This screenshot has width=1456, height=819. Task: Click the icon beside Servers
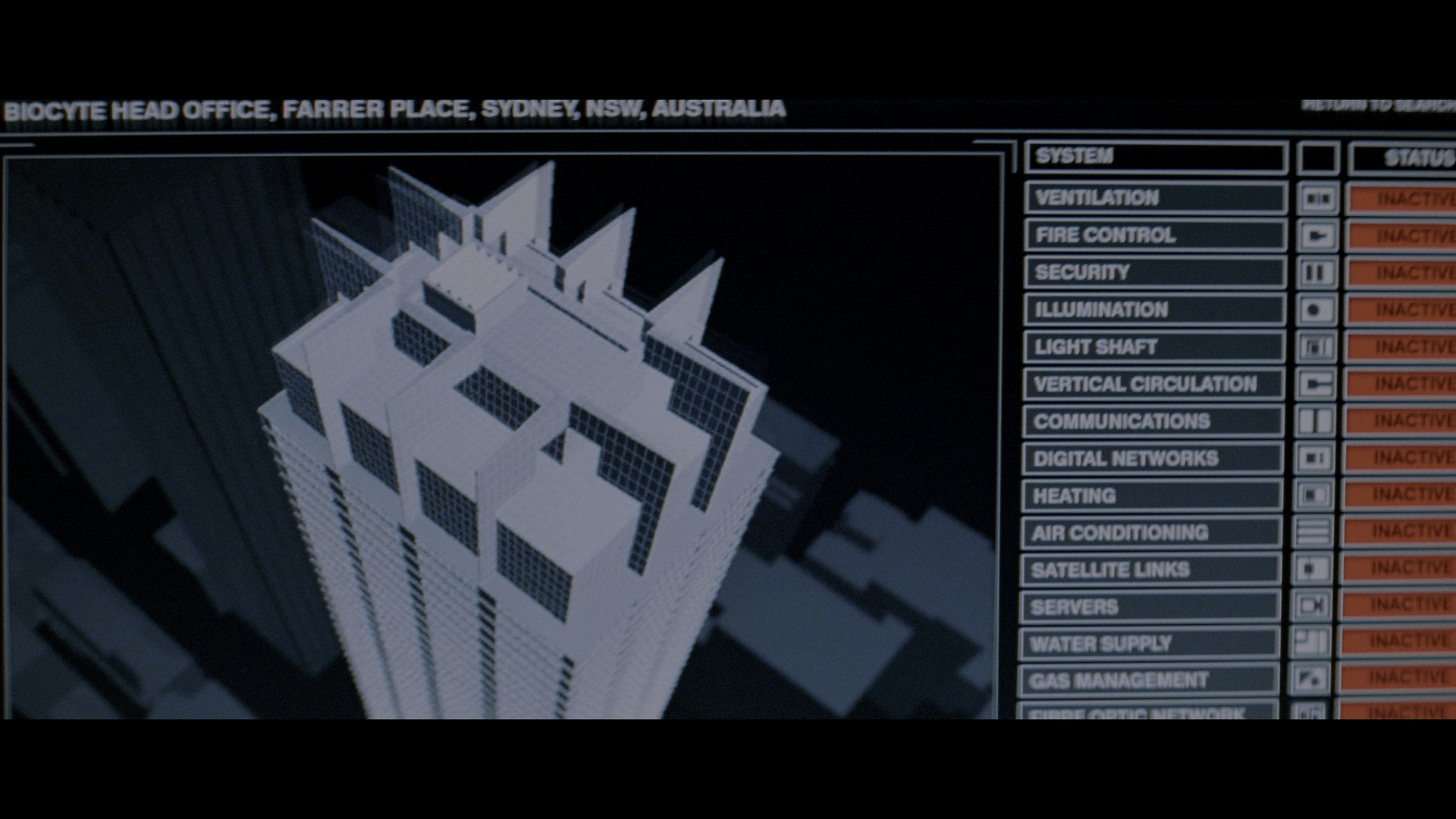[x=1312, y=605]
